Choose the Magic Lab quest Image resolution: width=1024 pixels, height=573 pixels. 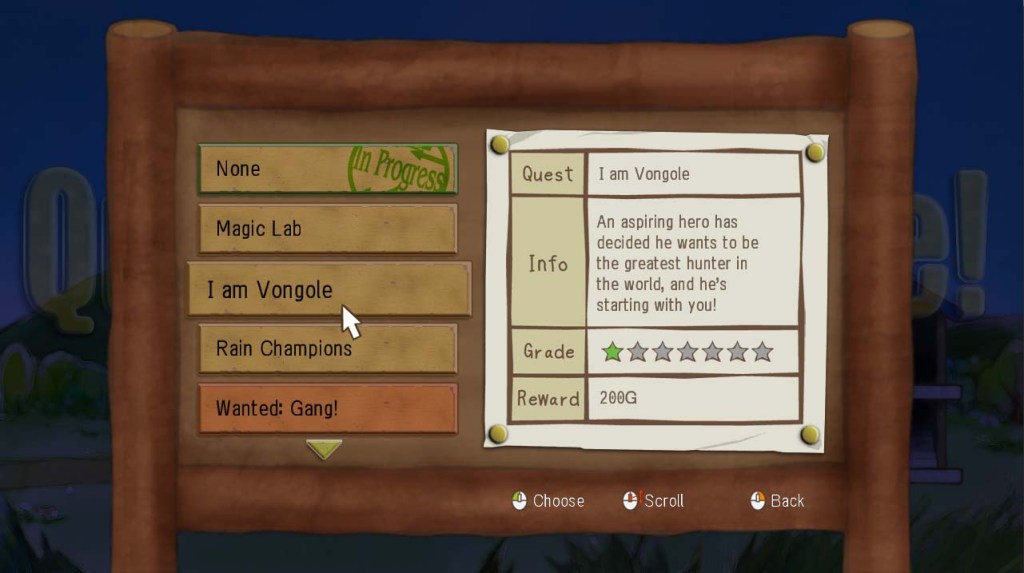[327, 229]
